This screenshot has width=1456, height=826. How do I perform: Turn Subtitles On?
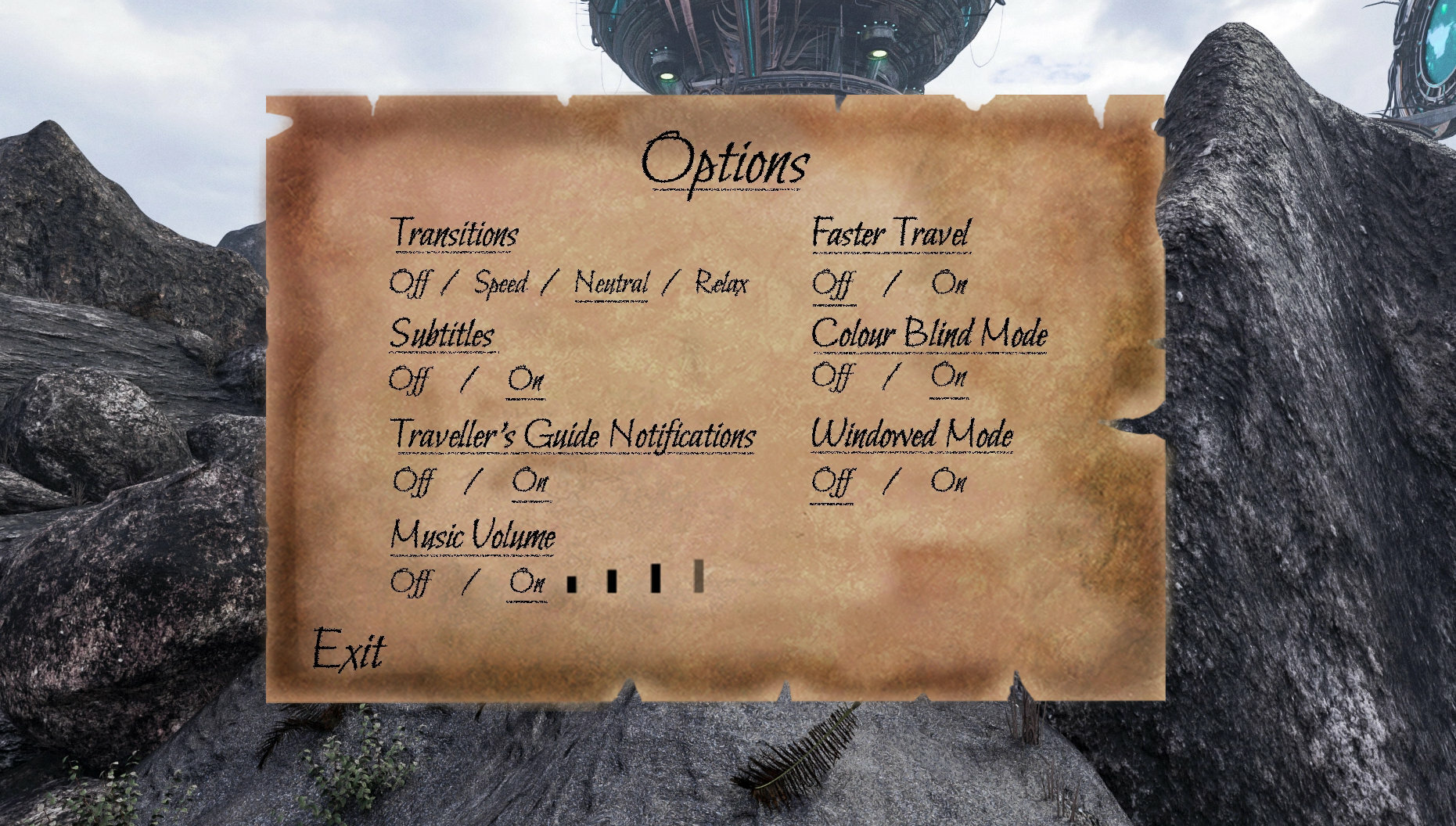[x=526, y=381]
